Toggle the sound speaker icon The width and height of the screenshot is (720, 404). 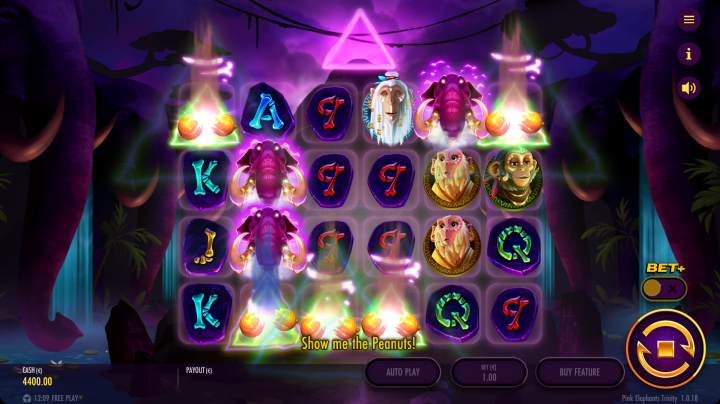click(x=689, y=88)
